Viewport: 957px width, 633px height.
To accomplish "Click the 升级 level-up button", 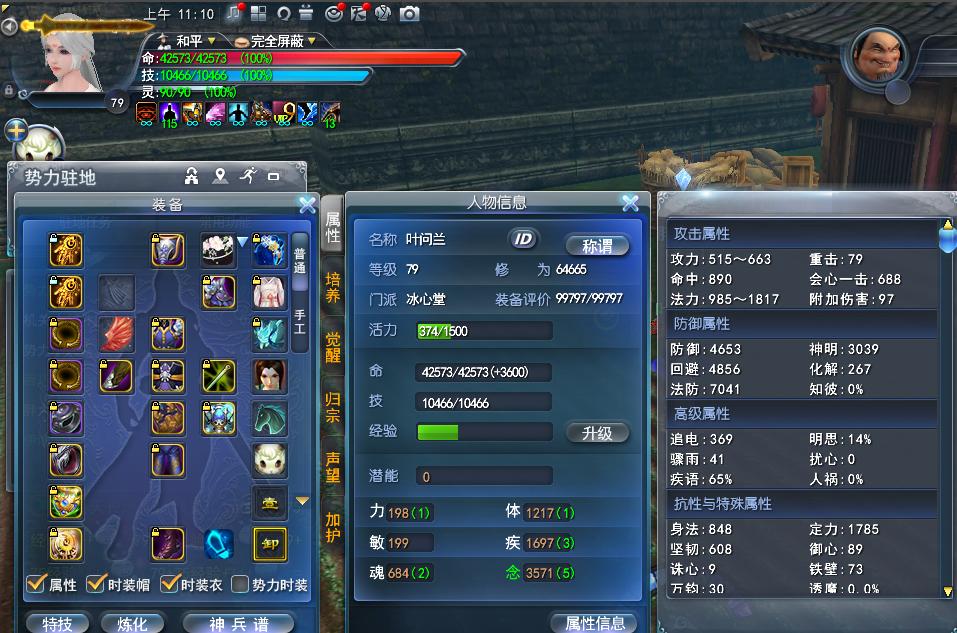I will click(597, 433).
